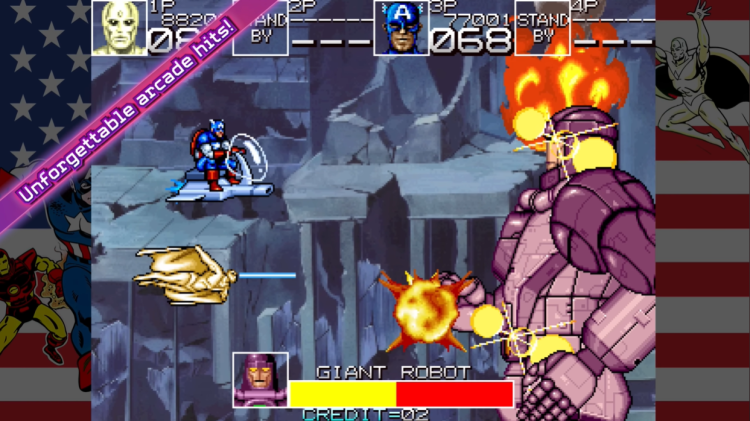
Task: Activate the 4P Stand By slot
Action: coord(542,28)
